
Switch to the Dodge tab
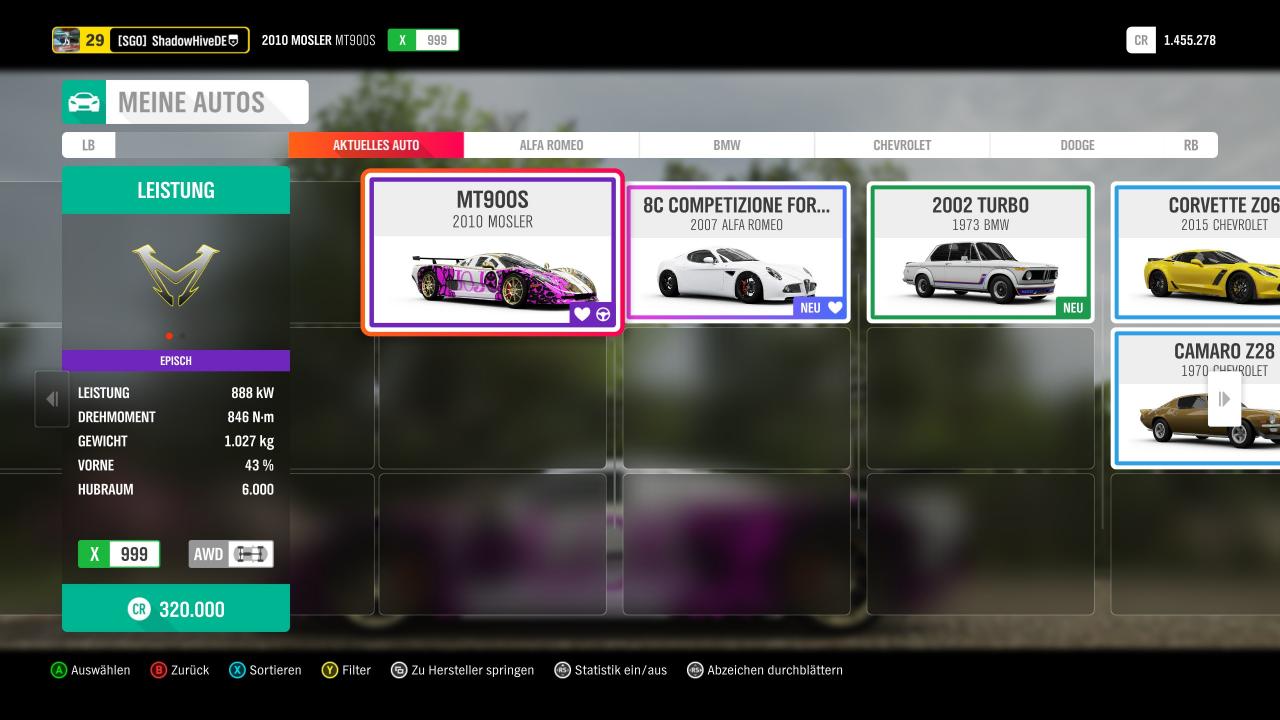[x=1077, y=145]
